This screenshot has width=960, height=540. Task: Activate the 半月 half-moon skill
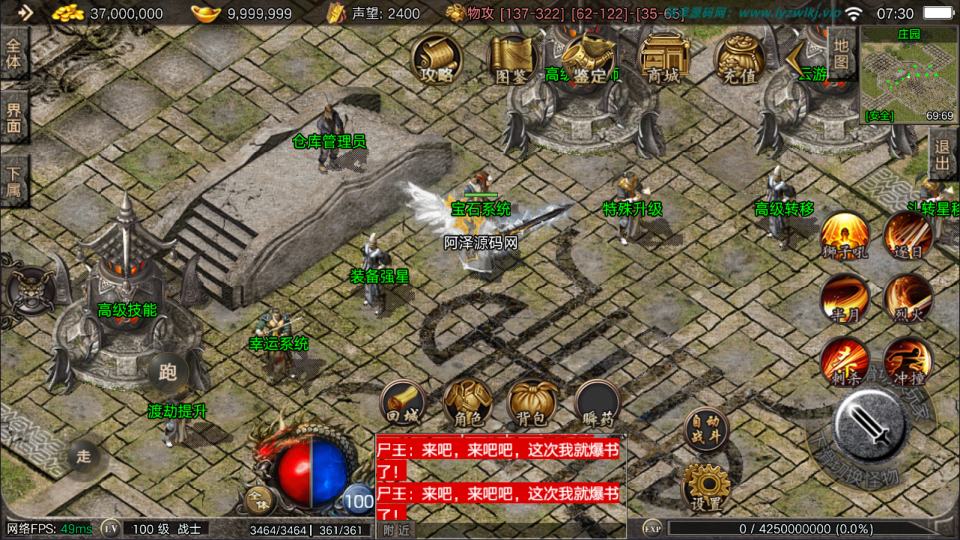pyautogui.click(x=845, y=297)
